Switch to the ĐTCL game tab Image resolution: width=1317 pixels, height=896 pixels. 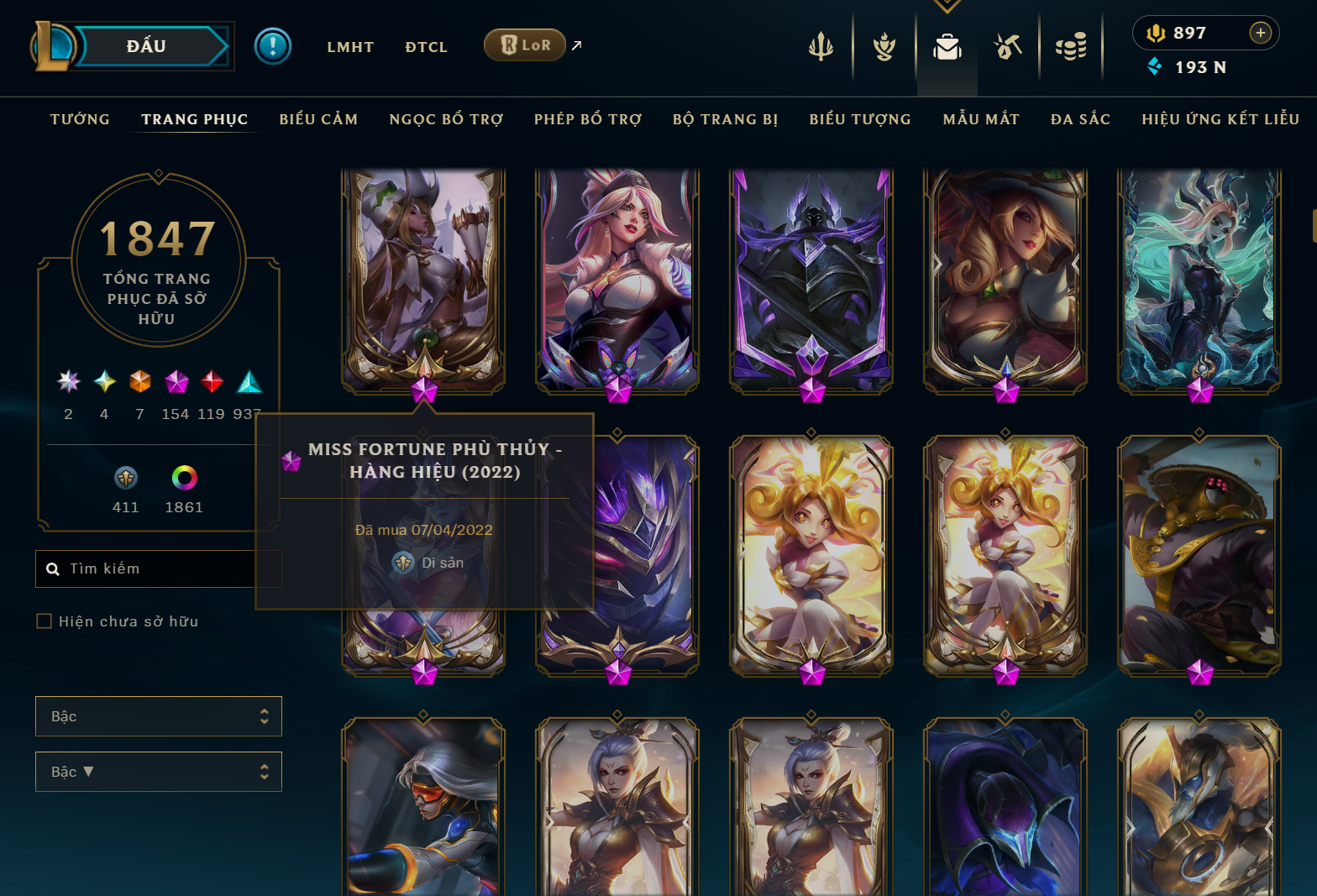[x=426, y=47]
